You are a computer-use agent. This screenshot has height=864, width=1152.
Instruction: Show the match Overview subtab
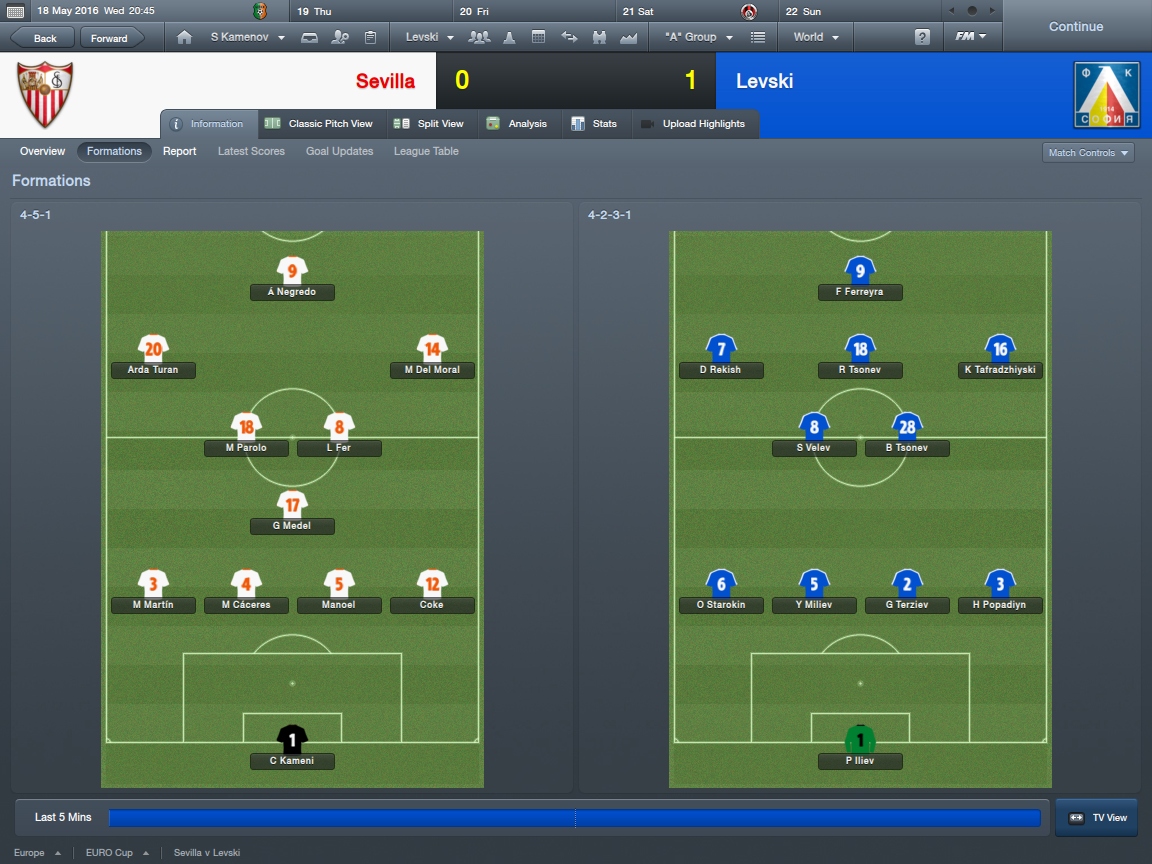[x=42, y=151]
